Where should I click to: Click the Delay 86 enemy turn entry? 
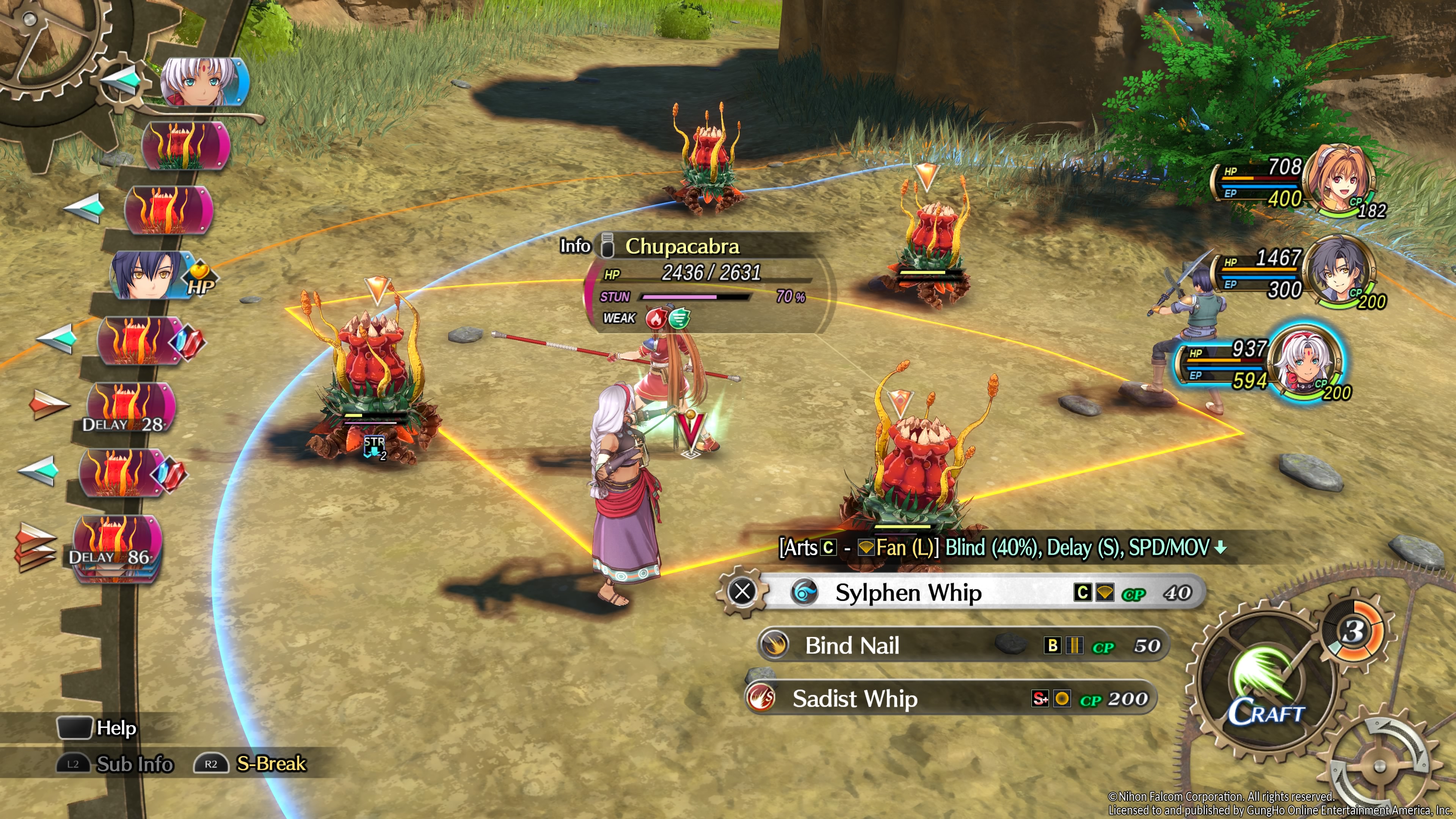click(116, 546)
